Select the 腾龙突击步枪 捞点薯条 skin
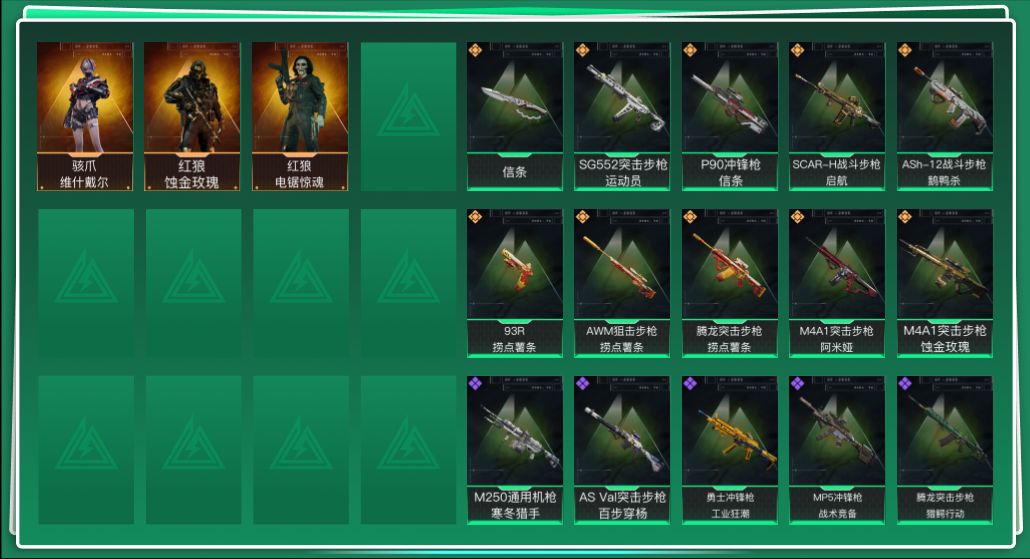The image size is (1030, 559). pyautogui.click(x=730, y=283)
